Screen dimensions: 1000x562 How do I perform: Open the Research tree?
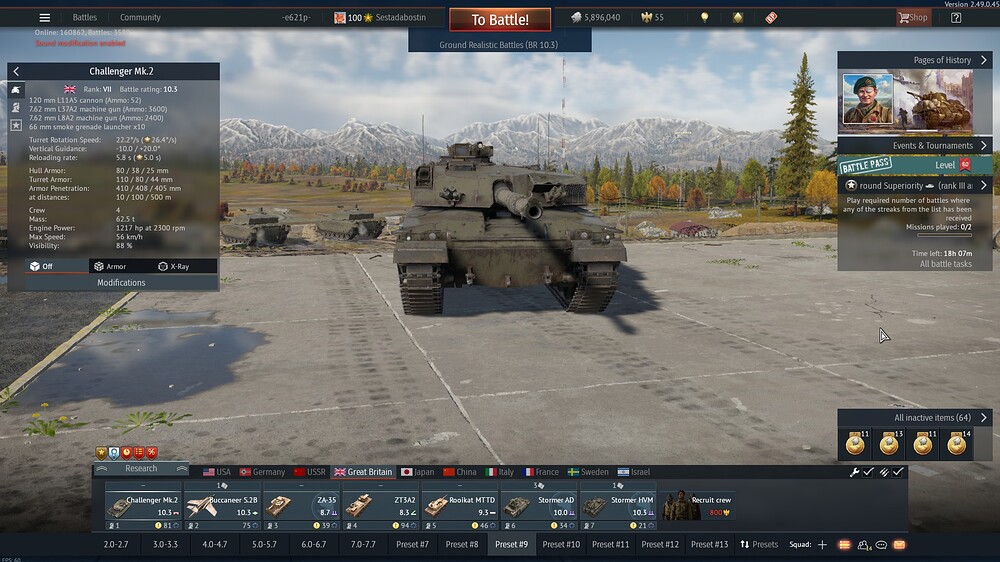click(x=141, y=468)
